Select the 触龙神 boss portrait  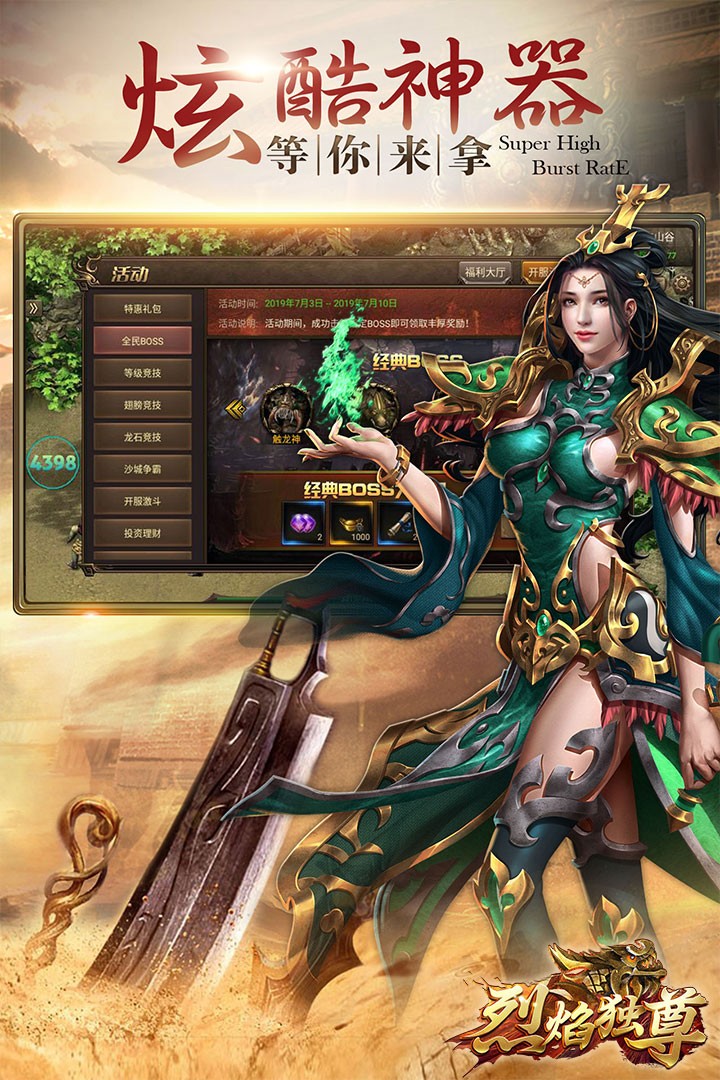coord(283,411)
